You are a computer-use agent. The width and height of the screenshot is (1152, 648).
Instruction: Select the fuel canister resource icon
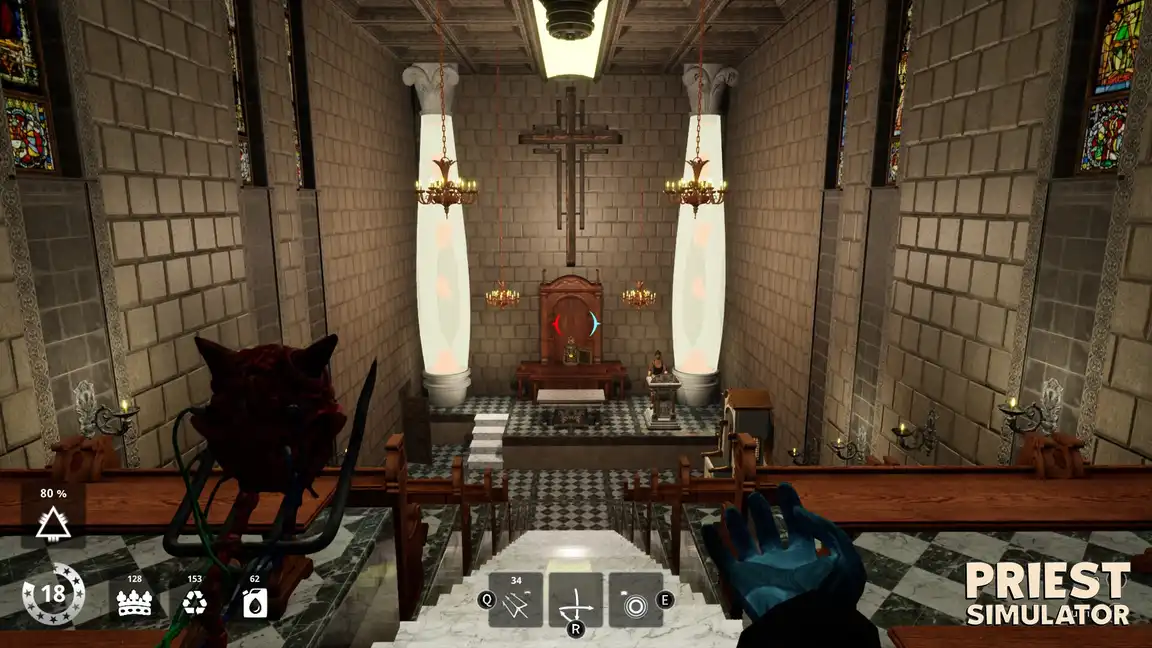[254, 599]
